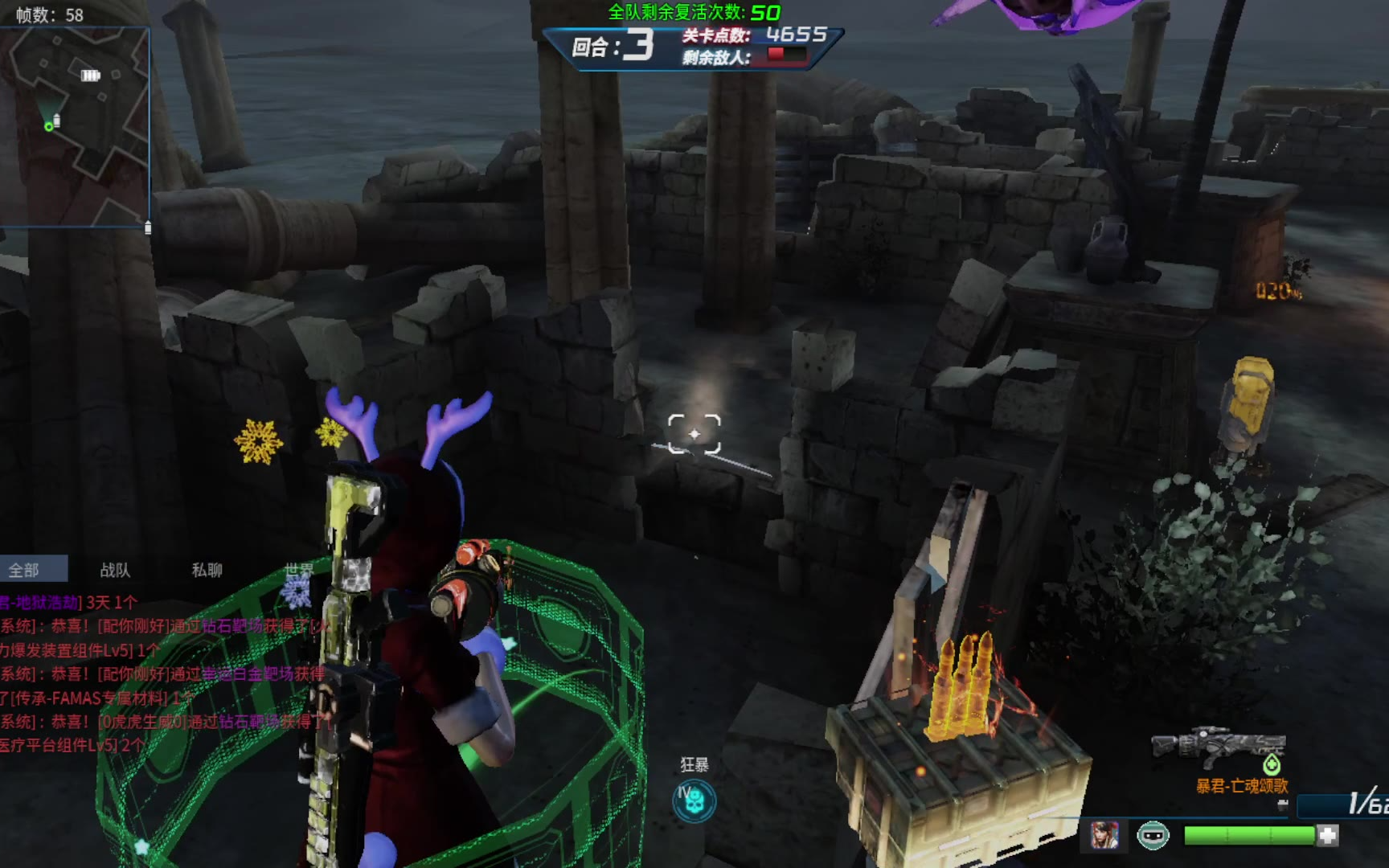Click the white plus beside the health bar
This screenshot has height=868, width=1389.
(x=1328, y=836)
